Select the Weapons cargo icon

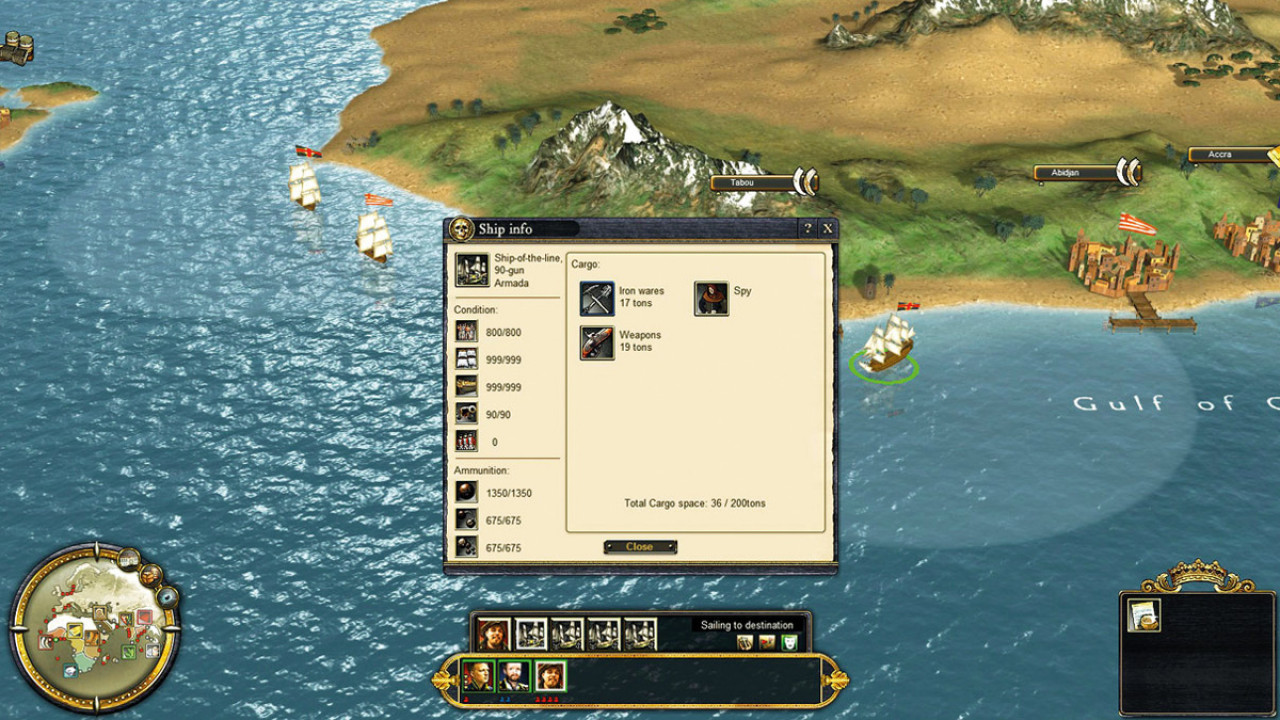[597, 342]
